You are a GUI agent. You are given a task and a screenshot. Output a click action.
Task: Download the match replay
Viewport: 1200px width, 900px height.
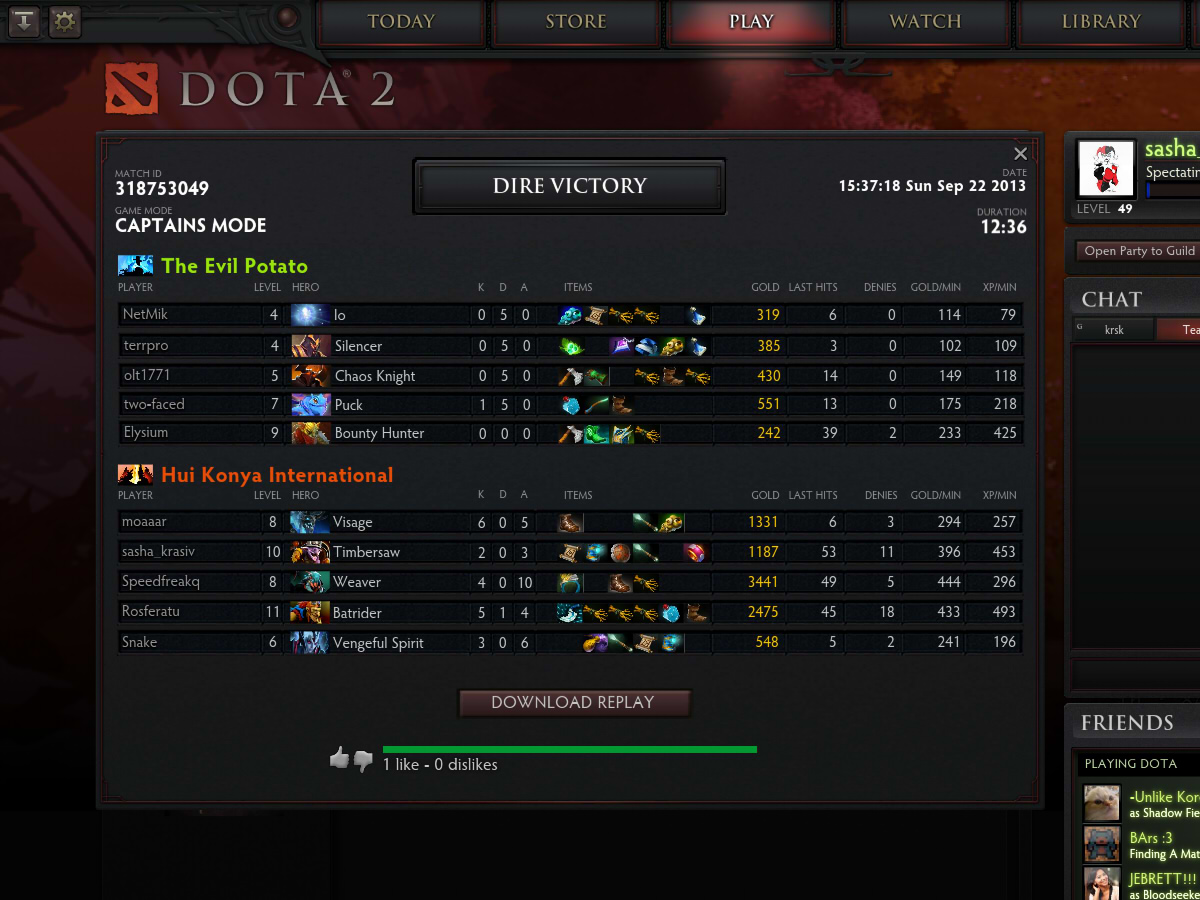point(574,703)
